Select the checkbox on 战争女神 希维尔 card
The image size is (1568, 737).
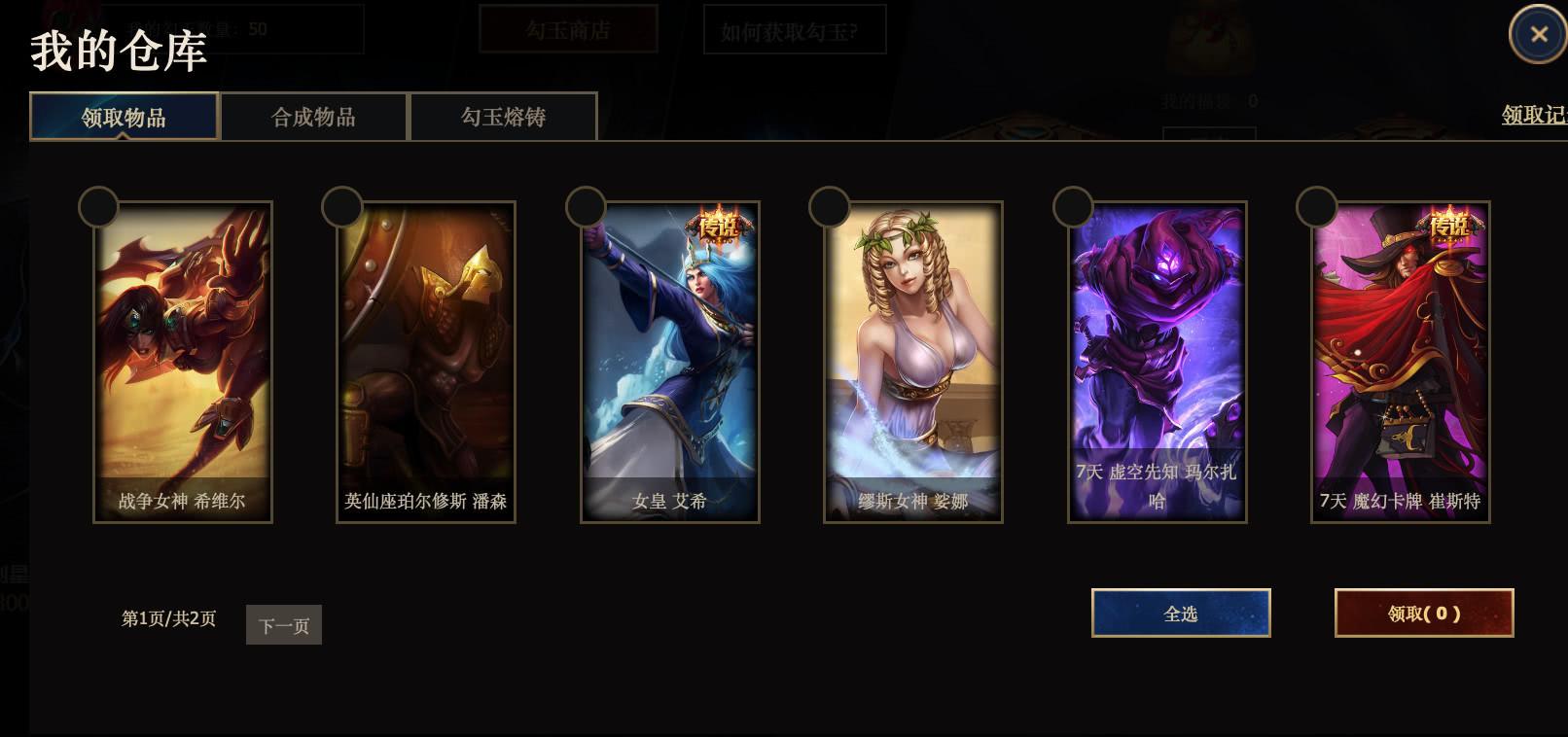click(x=99, y=206)
